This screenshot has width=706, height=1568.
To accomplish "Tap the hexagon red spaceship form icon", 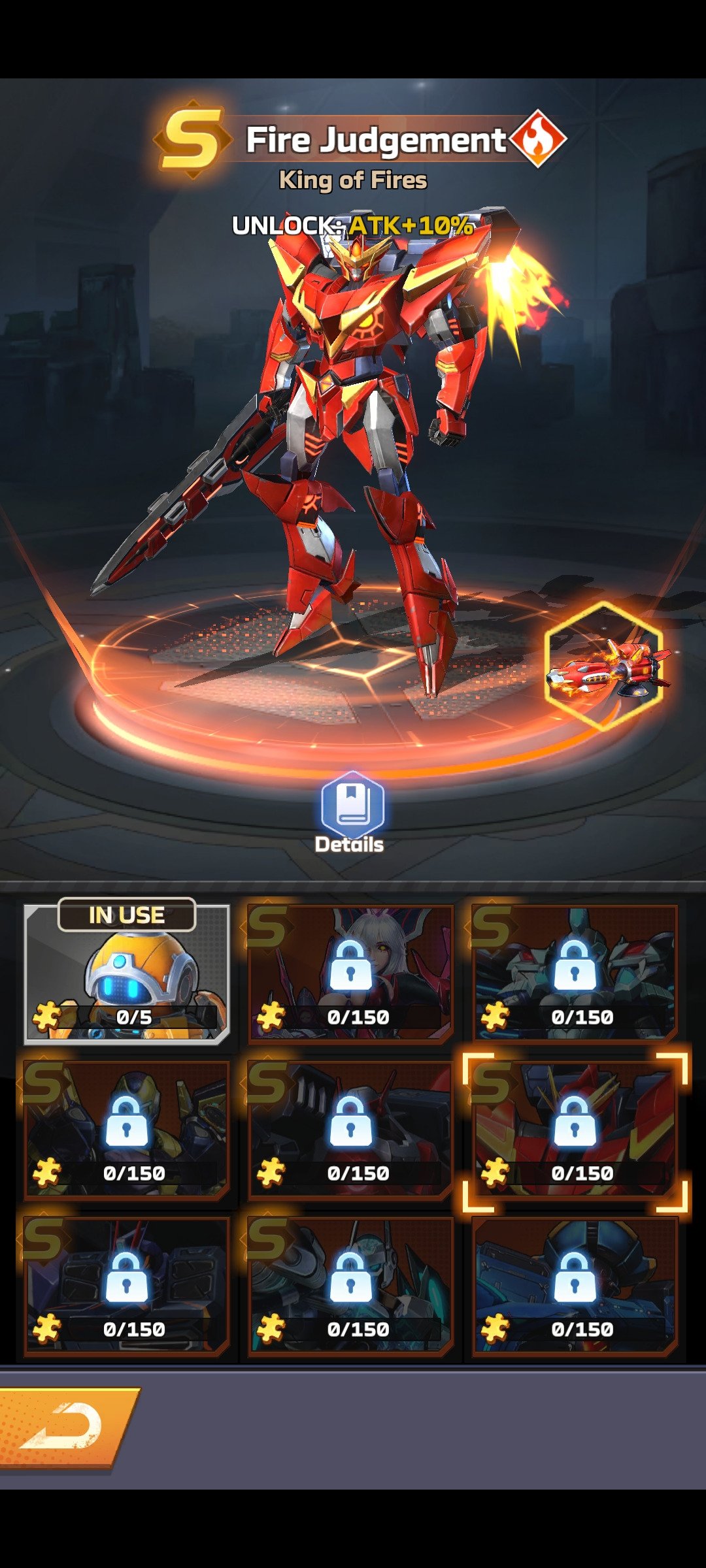I will click(605, 666).
